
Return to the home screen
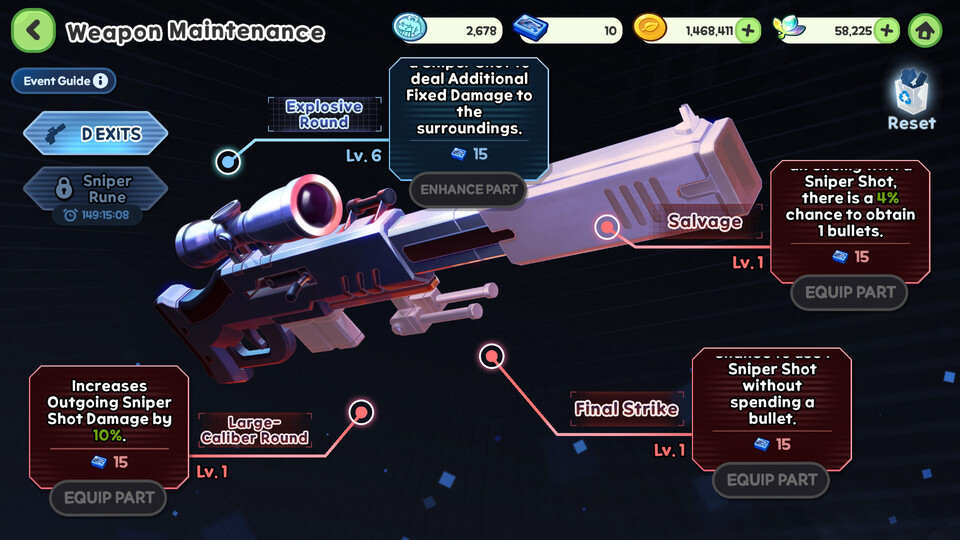coord(925,30)
